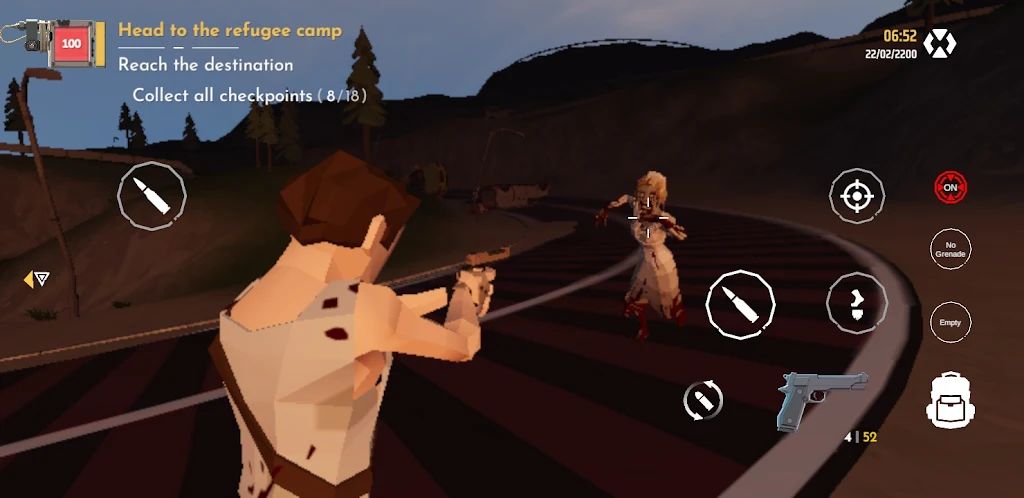Tap the Empty item slot
The width and height of the screenshot is (1024, 498).
(x=950, y=322)
